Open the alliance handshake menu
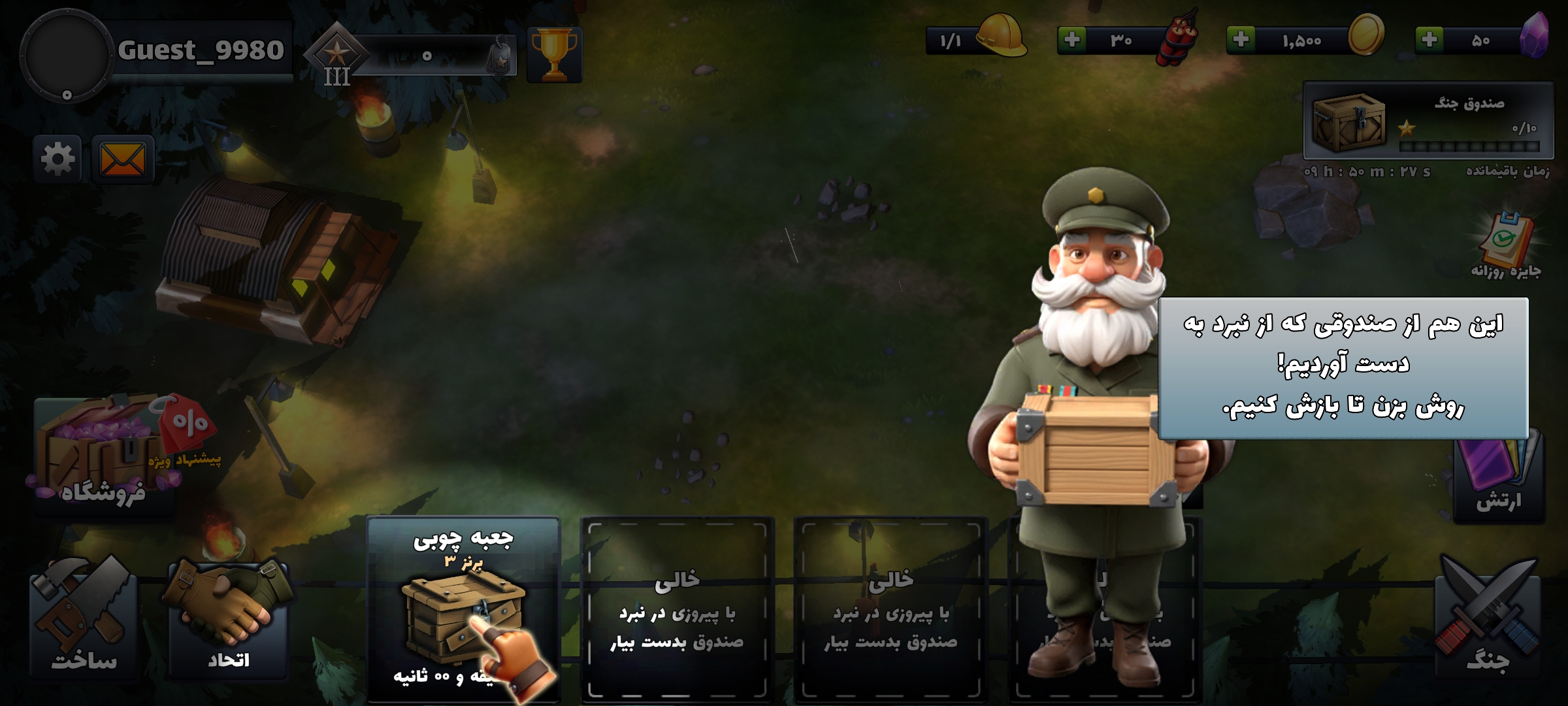The height and width of the screenshot is (706, 1568). (228, 621)
